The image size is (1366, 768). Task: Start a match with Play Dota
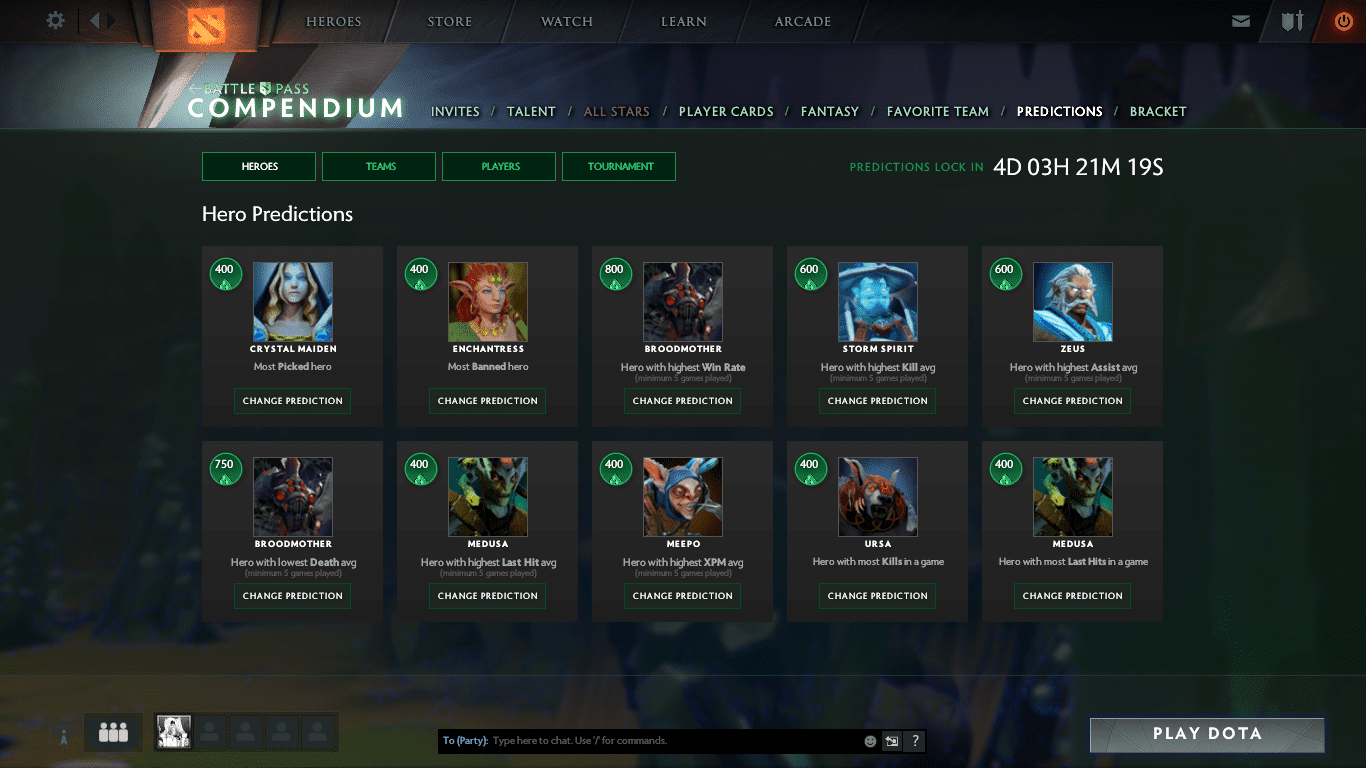click(1207, 734)
